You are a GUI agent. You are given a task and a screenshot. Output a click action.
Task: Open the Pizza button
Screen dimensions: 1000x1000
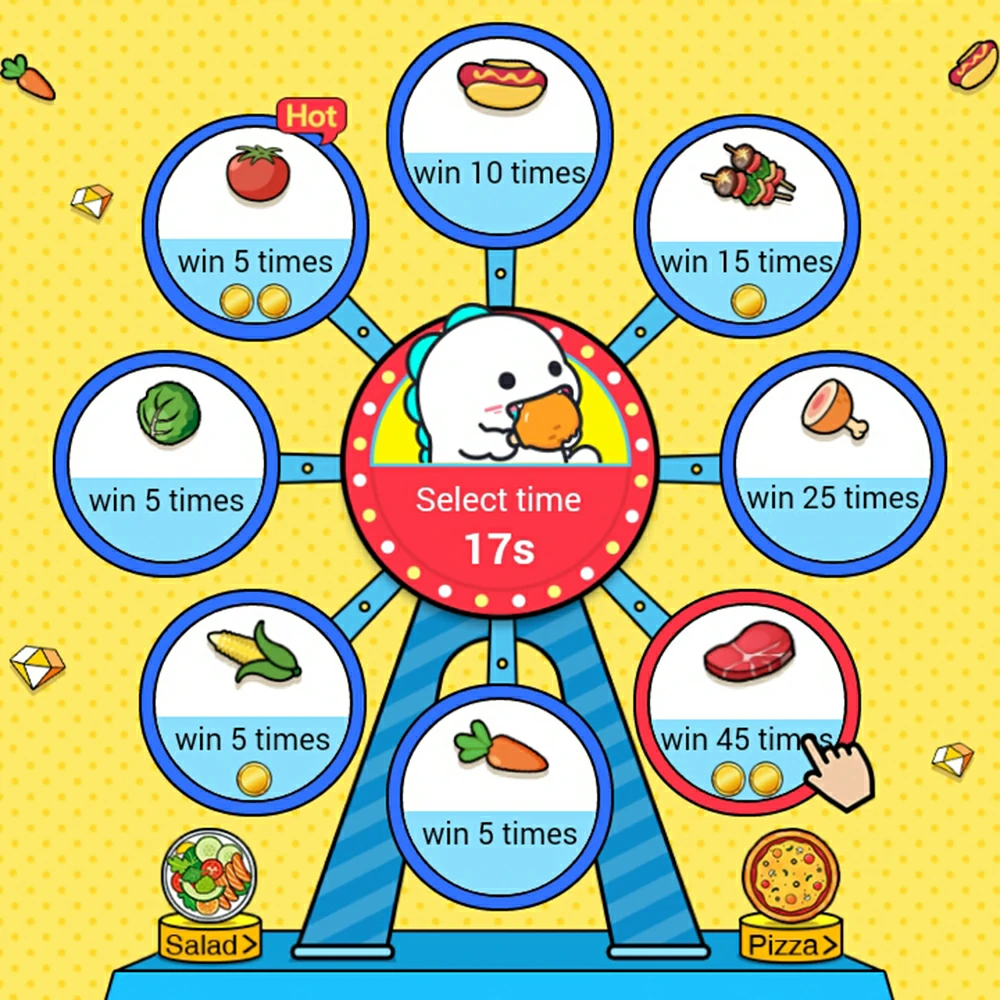(790, 942)
